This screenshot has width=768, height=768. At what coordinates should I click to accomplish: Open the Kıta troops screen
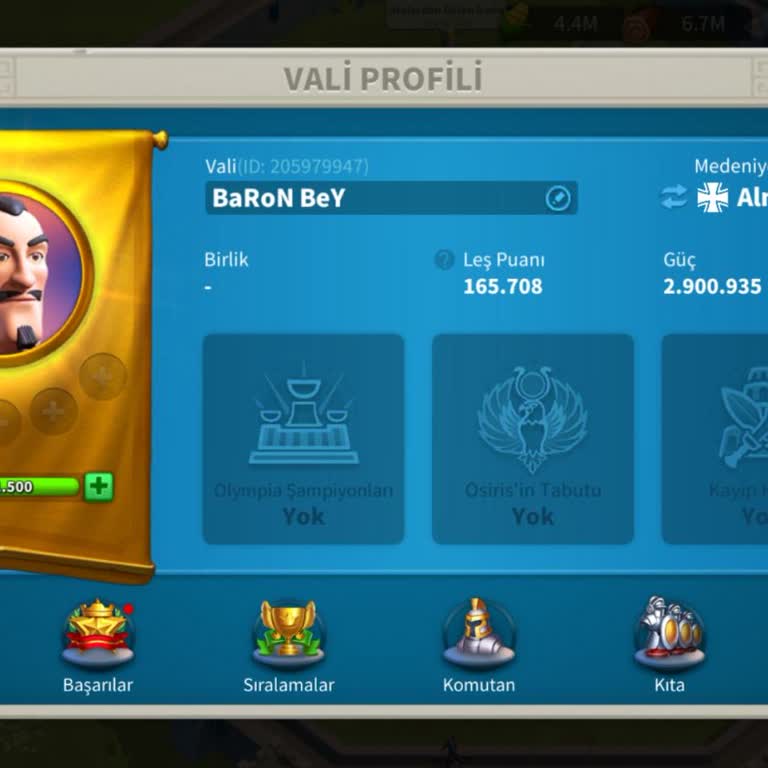click(669, 637)
